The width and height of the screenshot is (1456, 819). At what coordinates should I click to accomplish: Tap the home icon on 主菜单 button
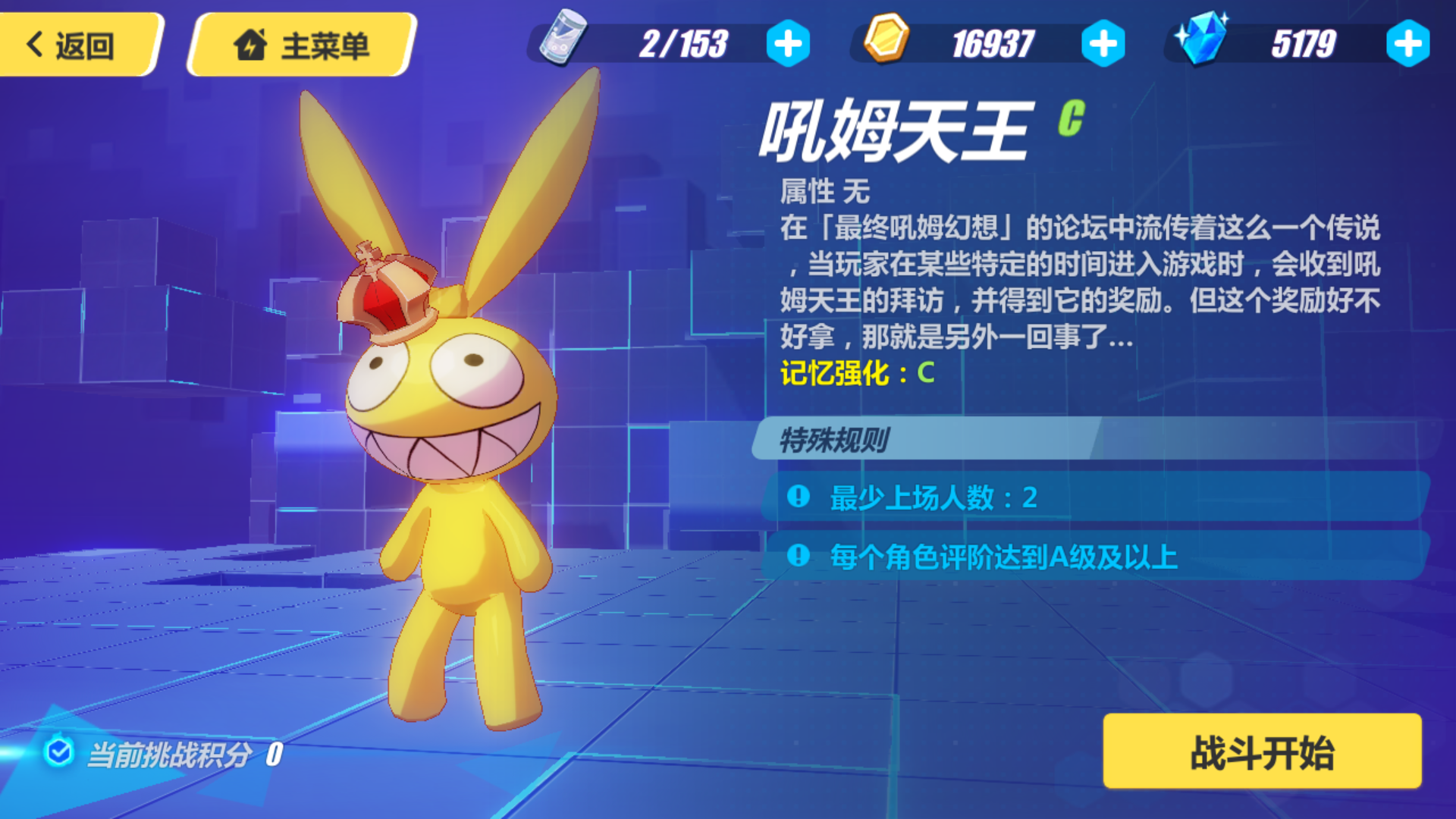click(x=254, y=45)
